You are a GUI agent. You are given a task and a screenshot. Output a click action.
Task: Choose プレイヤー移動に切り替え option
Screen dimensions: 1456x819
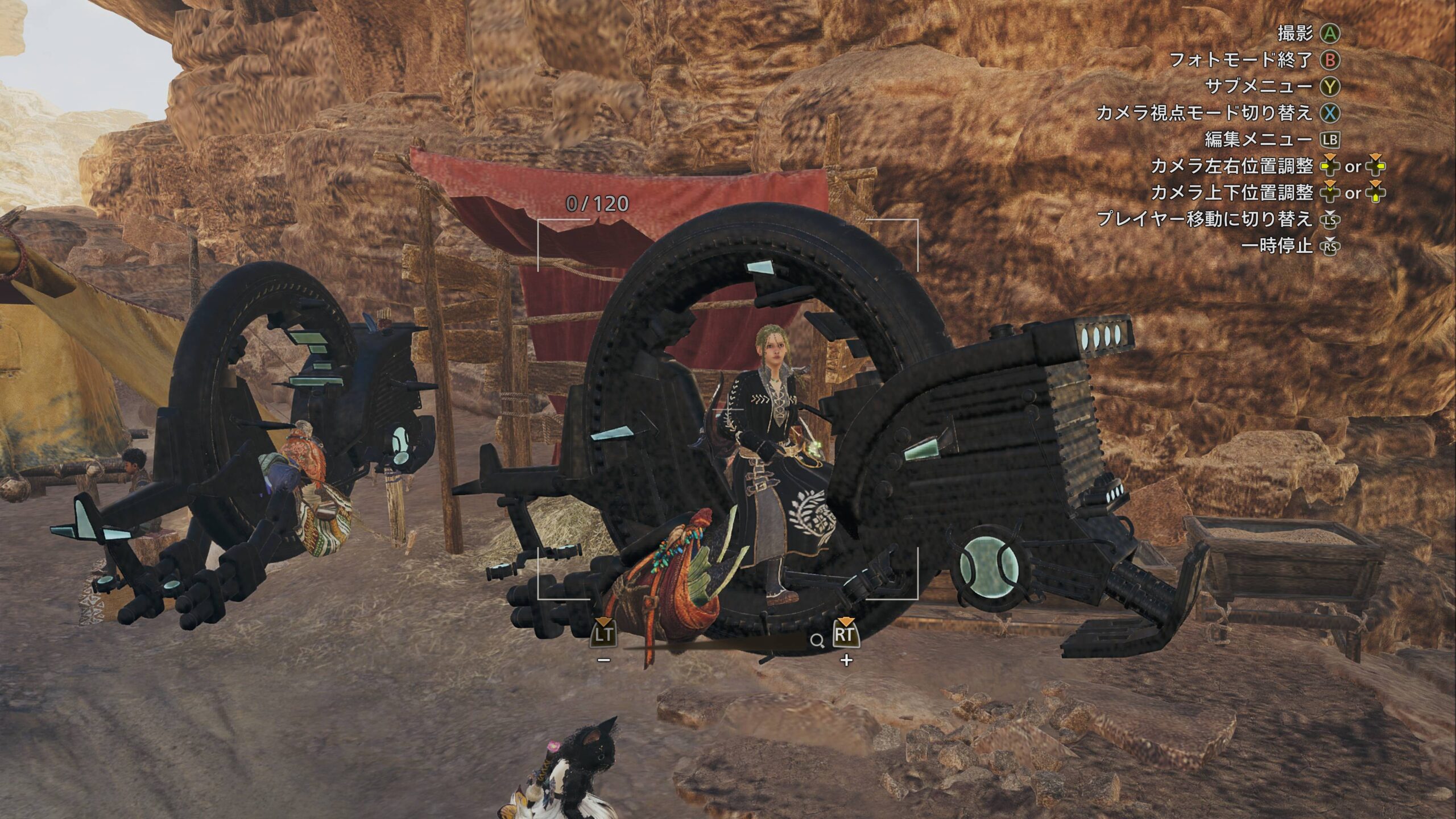pos(1204,219)
